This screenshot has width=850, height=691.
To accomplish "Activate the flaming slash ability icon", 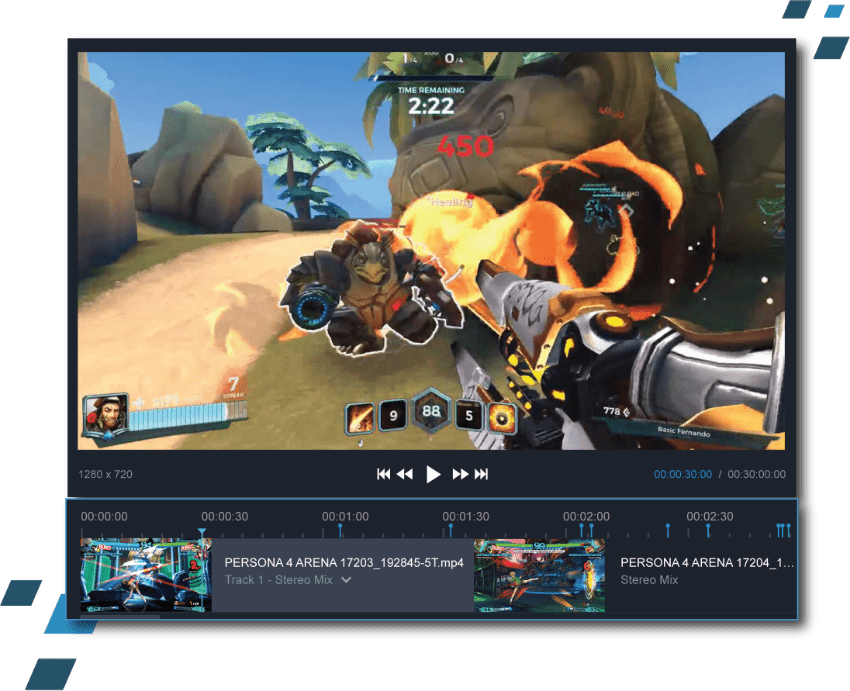I will (360, 417).
